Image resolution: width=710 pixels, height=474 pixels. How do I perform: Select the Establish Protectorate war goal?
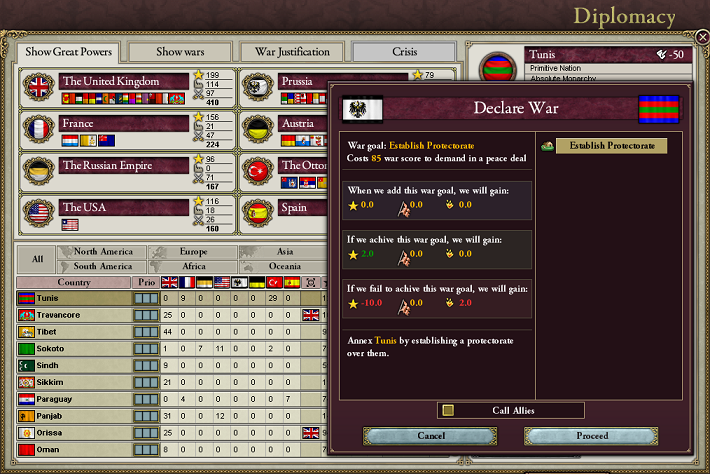click(x=611, y=146)
